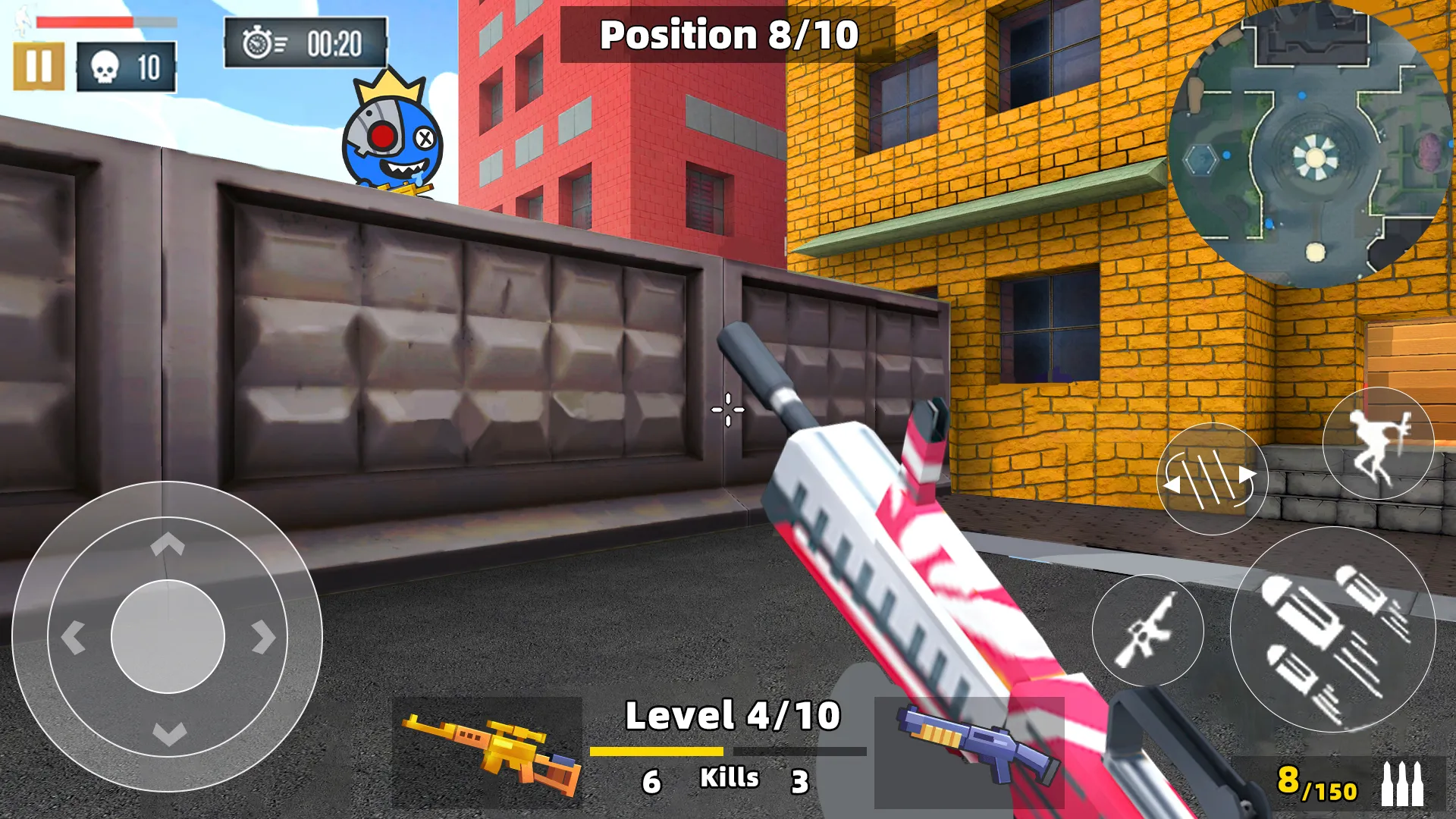Tap the white sprinting figure above health bar
The height and width of the screenshot is (819, 1456).
tap(23, 21)
